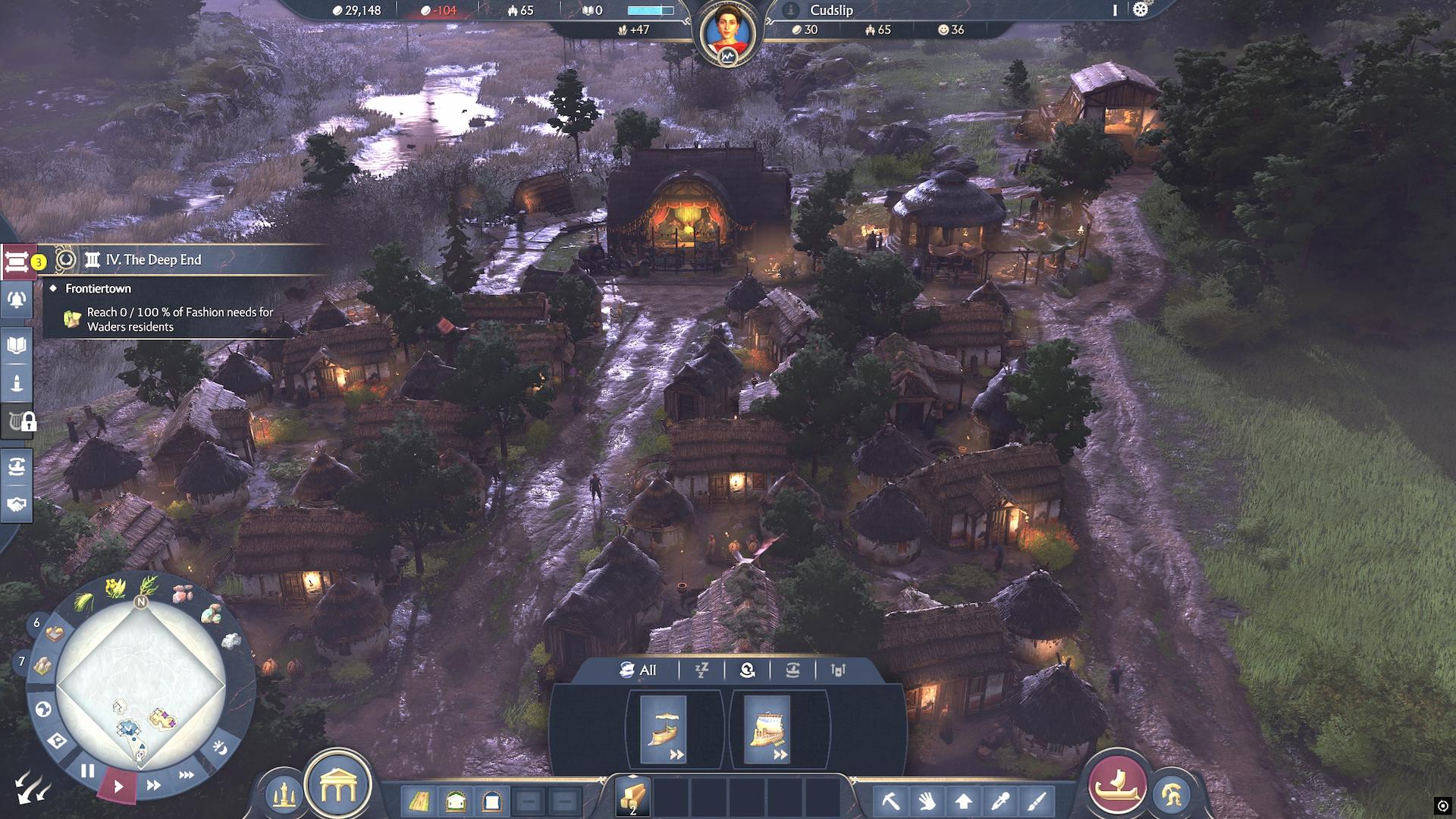Select the small boat ship card

pyautogui.click(x=664, y=730)
